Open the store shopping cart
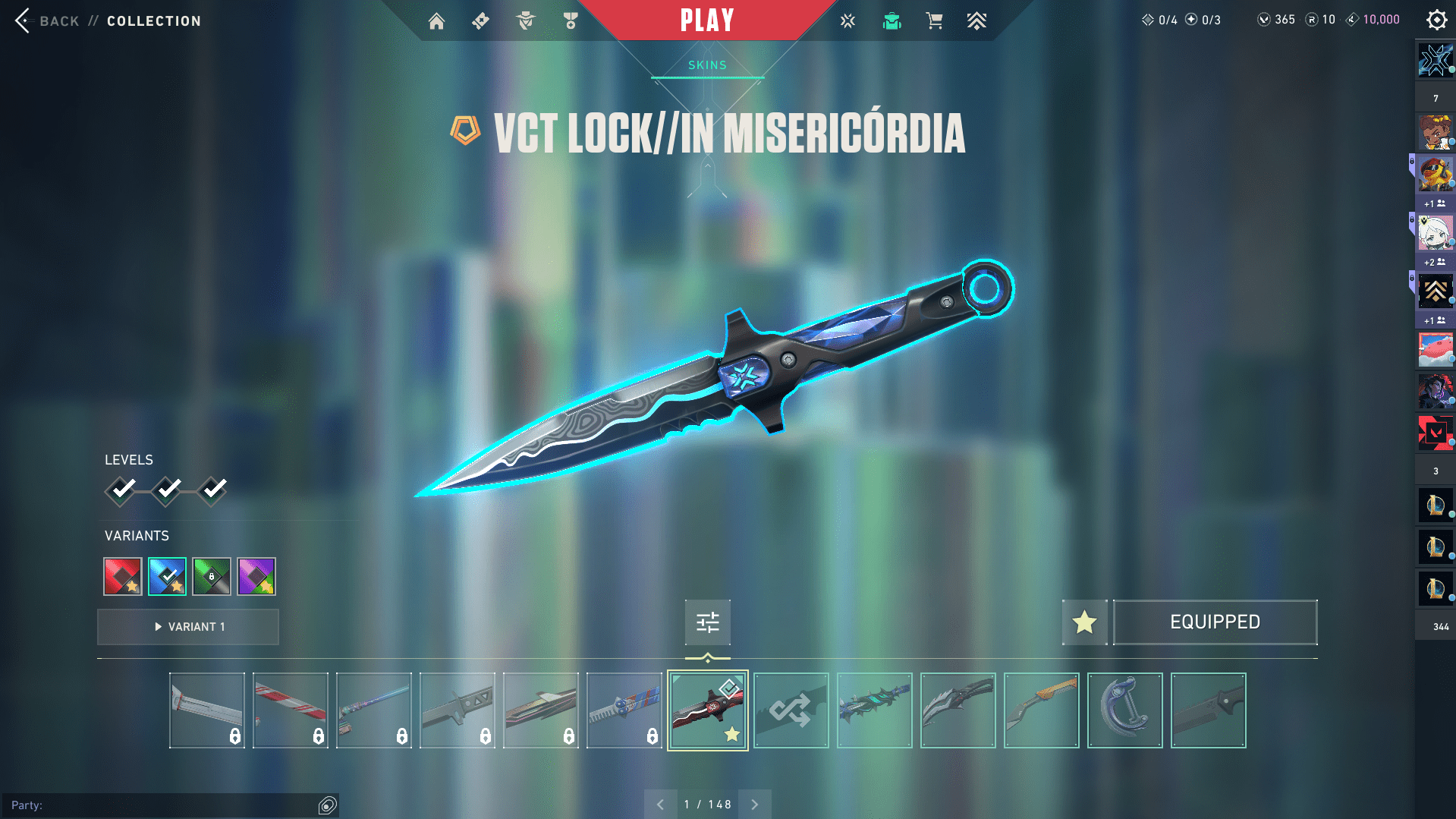 tap(934, 21)
